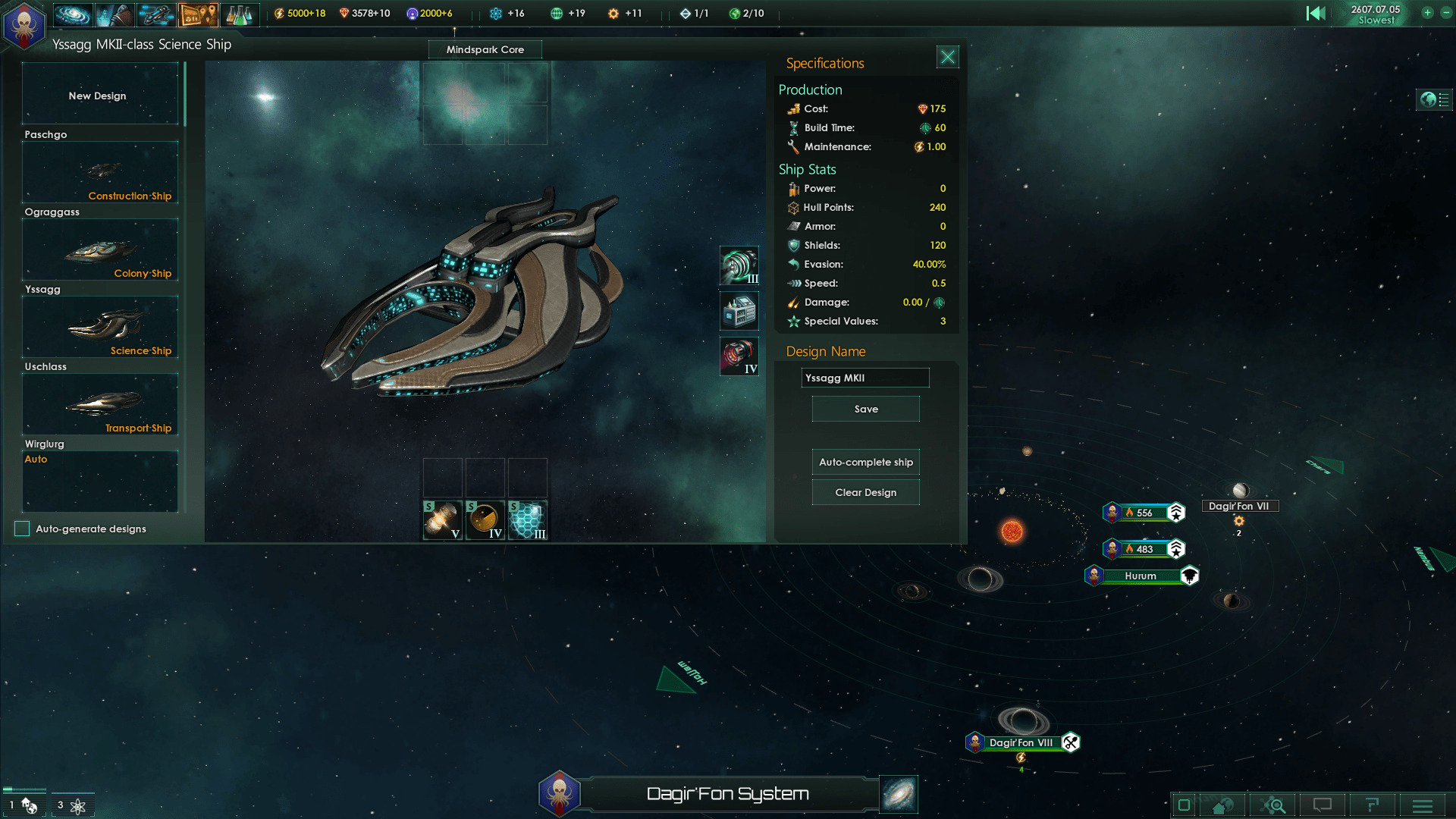Open the Expansion Planner map icon

[199, 14]
